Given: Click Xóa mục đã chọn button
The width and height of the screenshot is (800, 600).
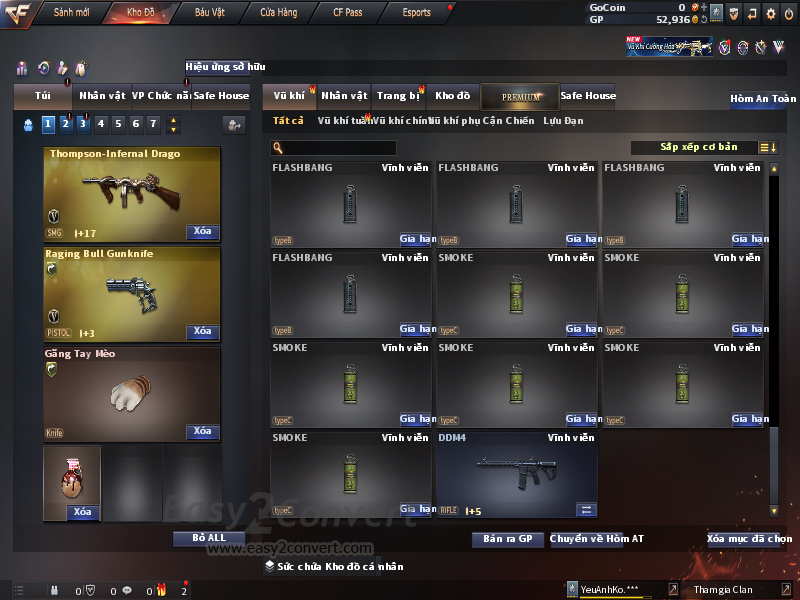Looking at the screenshot, I should click(x=750, y=539).
